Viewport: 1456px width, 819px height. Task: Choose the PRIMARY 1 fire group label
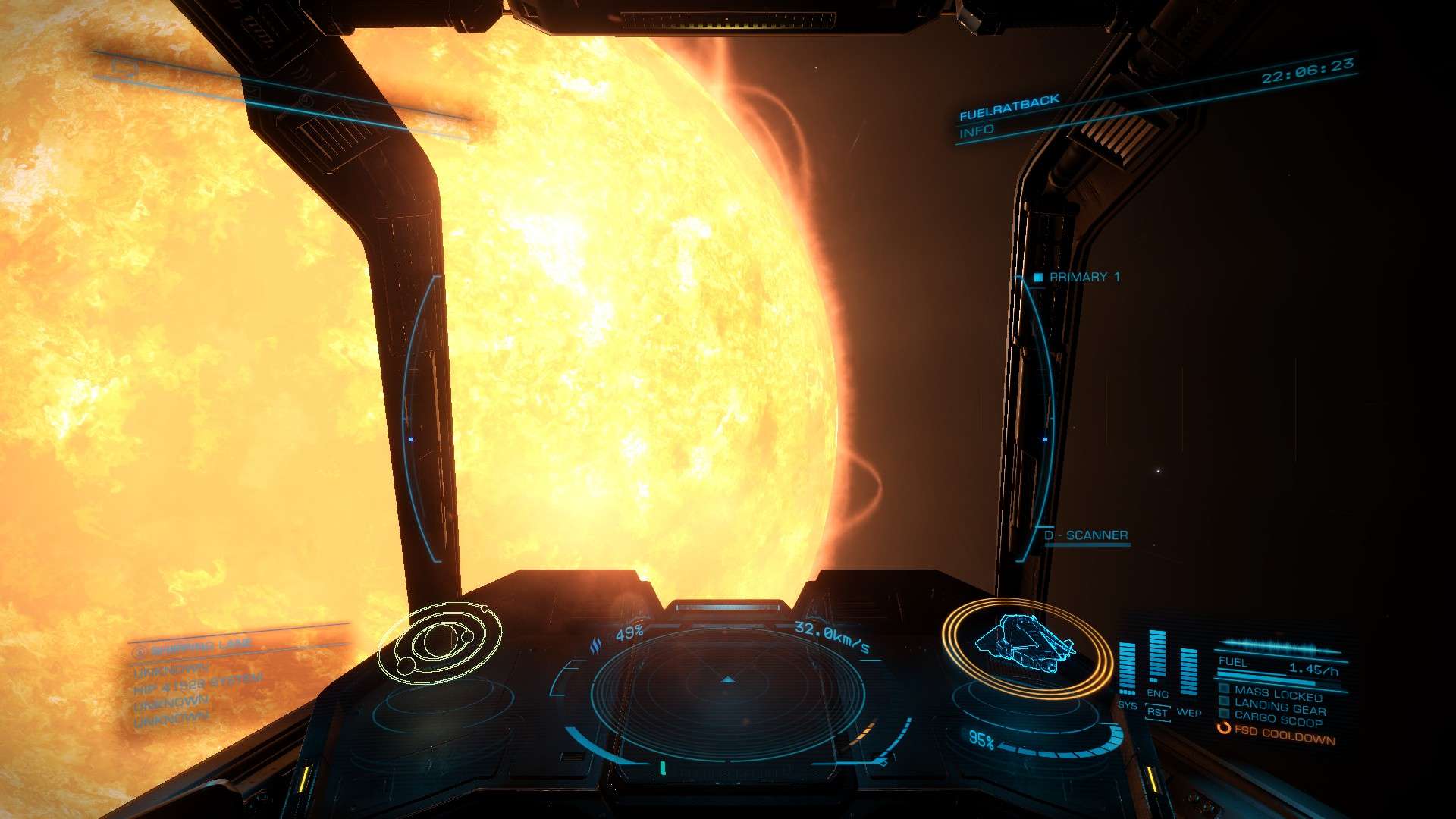click(1084, 278)
